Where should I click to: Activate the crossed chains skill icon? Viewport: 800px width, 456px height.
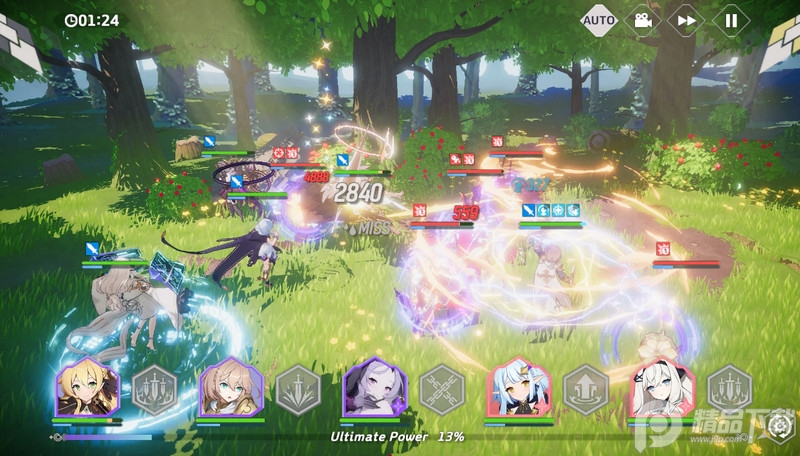[441, 389]
